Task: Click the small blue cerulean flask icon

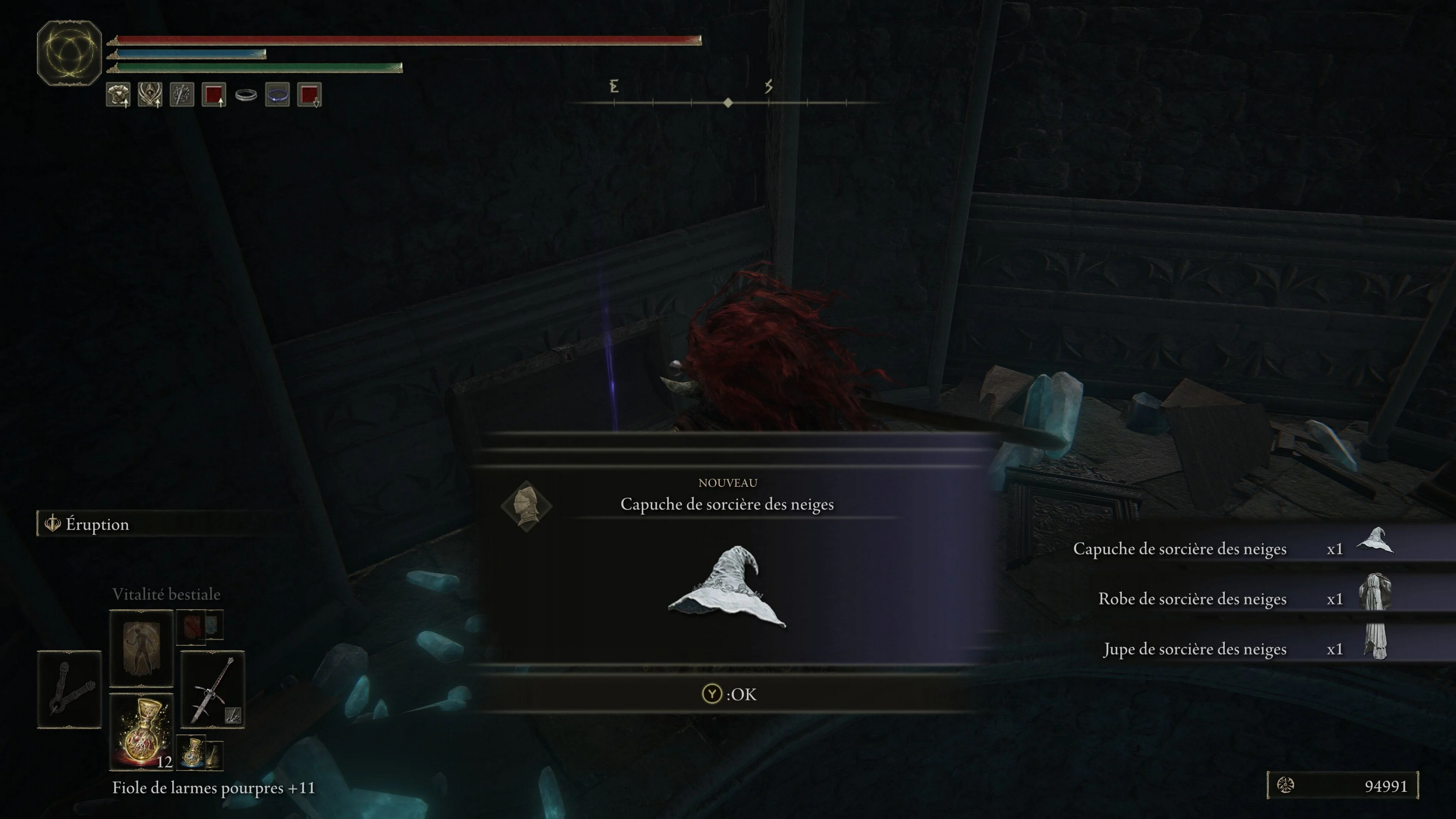Action: click(193, 752)
